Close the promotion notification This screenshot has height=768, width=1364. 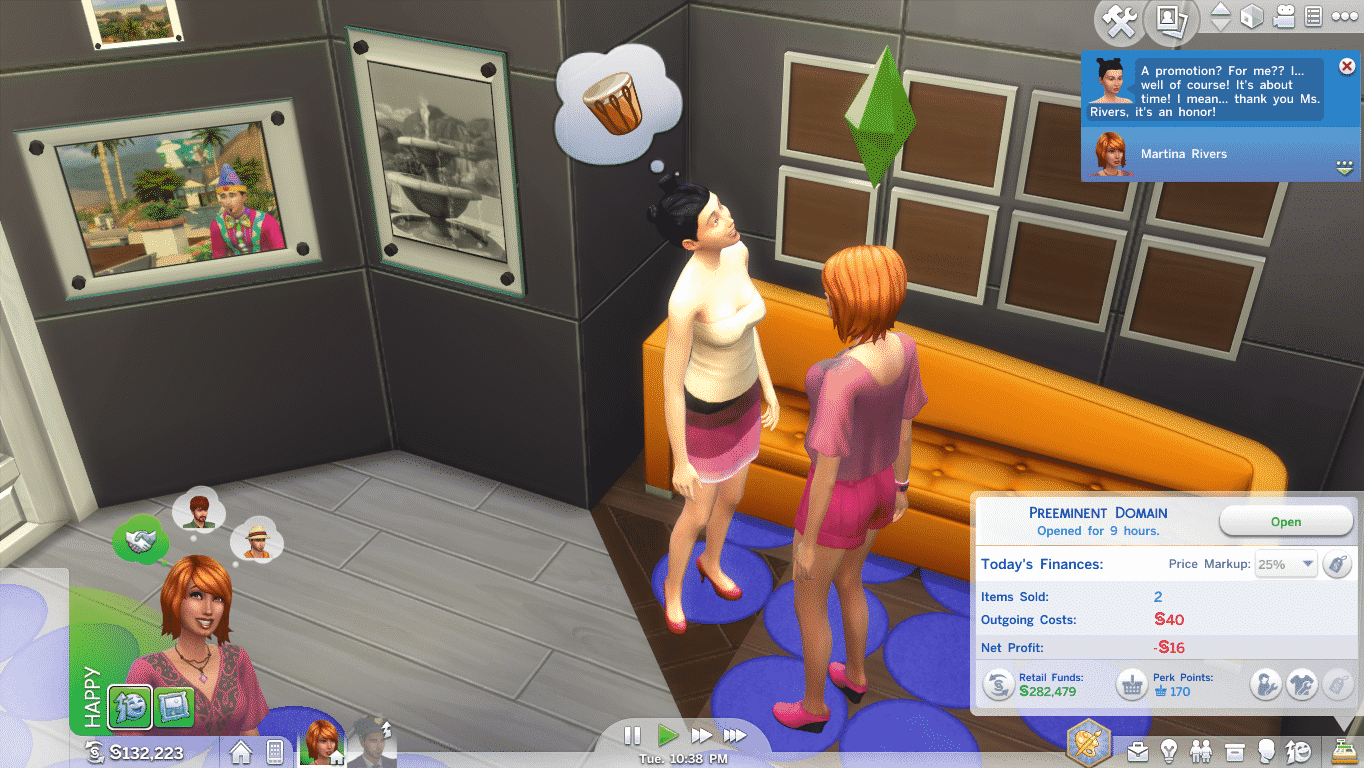pyautogui.click(x=1346, y=66)
